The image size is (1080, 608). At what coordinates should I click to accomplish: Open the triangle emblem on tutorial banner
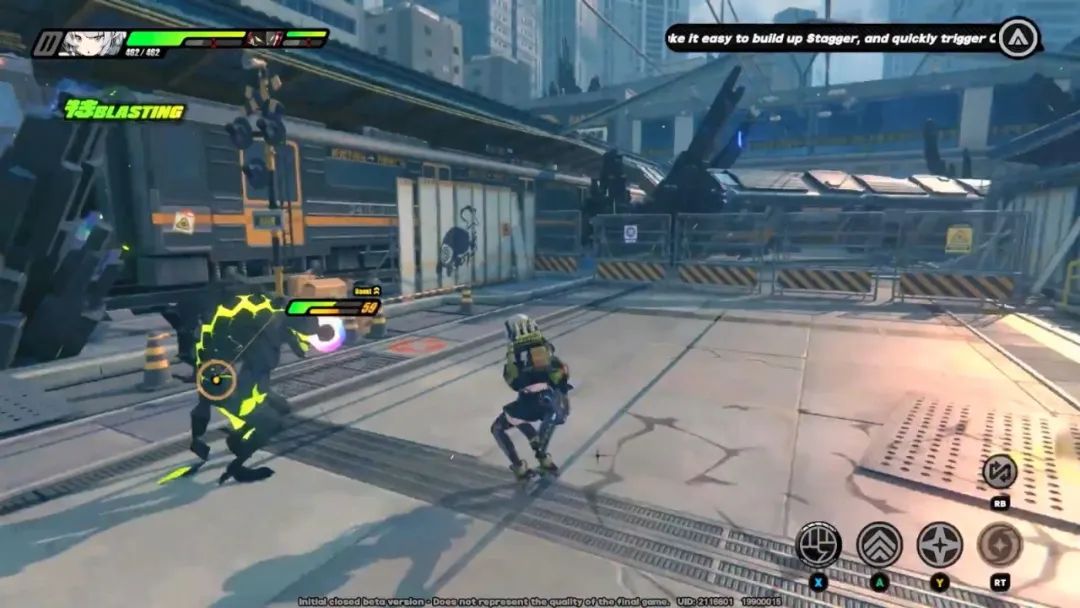coord(1018,38)
